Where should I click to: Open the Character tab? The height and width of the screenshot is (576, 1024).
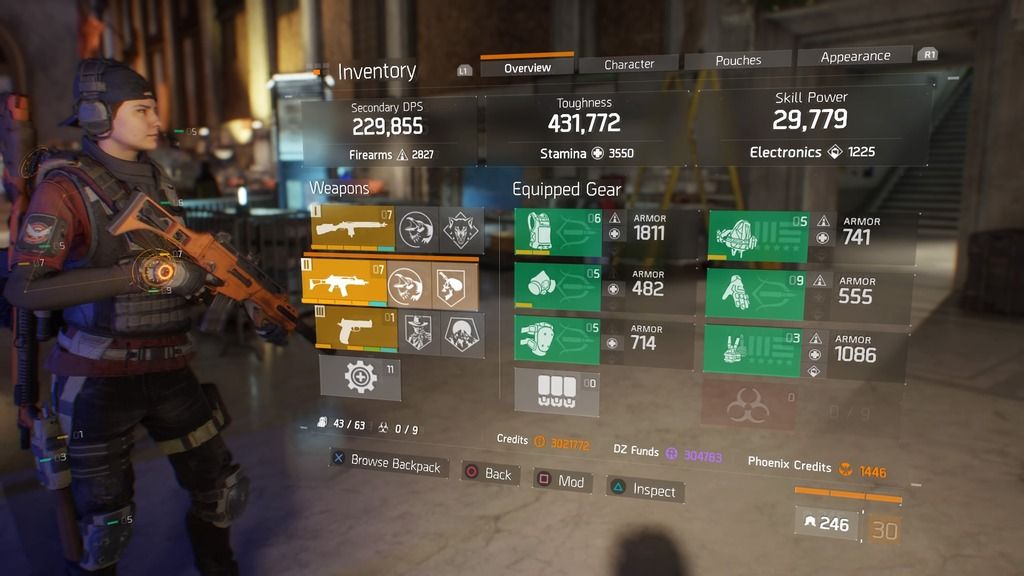pos(629,64)
